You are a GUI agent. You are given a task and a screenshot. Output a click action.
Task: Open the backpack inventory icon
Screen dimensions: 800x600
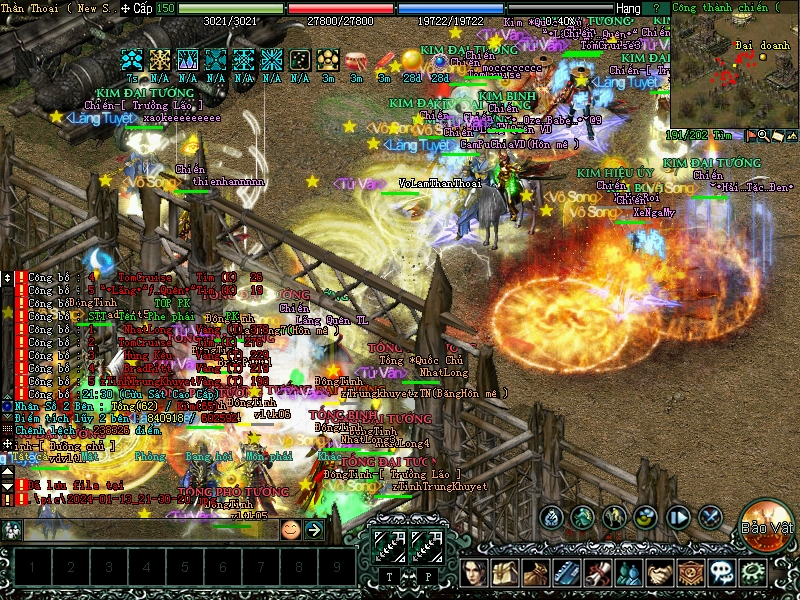[x=507, y=573]
